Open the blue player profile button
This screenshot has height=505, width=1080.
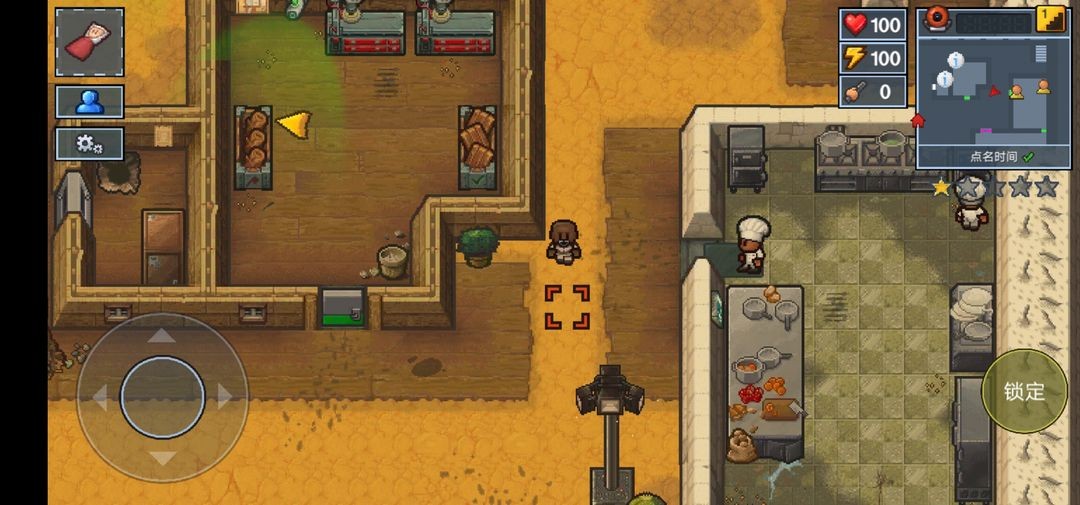point(90,101)
